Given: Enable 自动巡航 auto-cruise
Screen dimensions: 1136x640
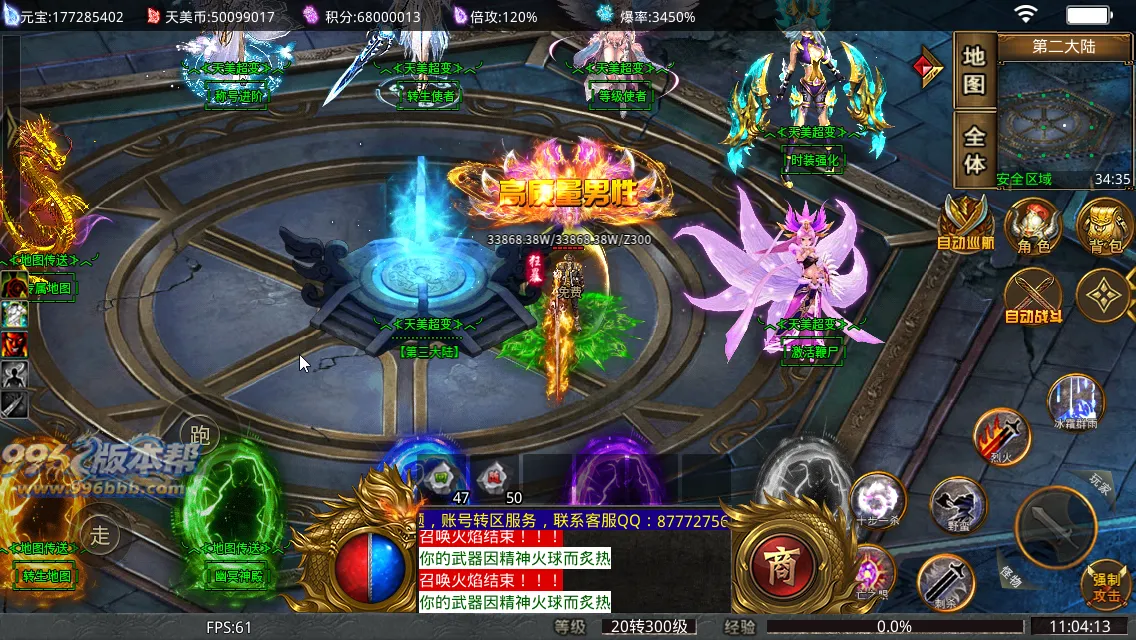Looking at the screenshot, I should [x=966, y=222].
